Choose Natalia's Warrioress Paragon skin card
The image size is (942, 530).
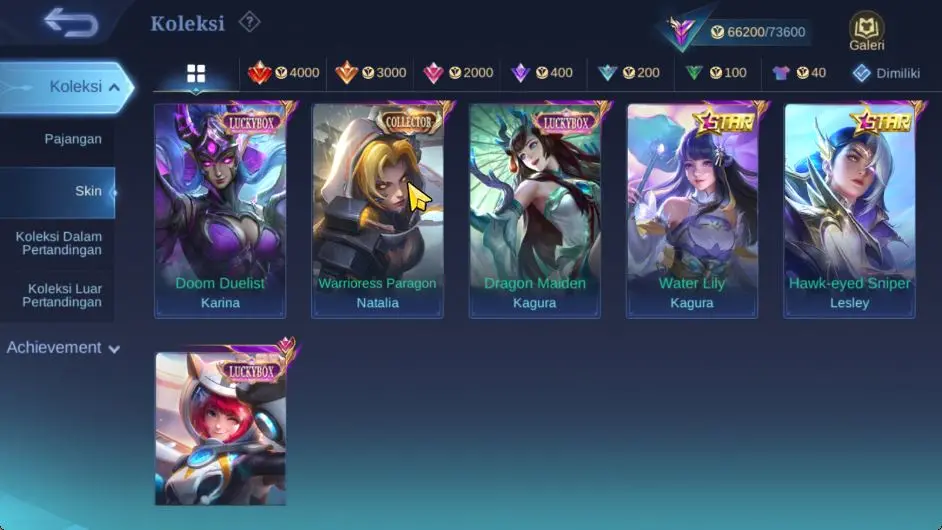click(x=377, y=210)
